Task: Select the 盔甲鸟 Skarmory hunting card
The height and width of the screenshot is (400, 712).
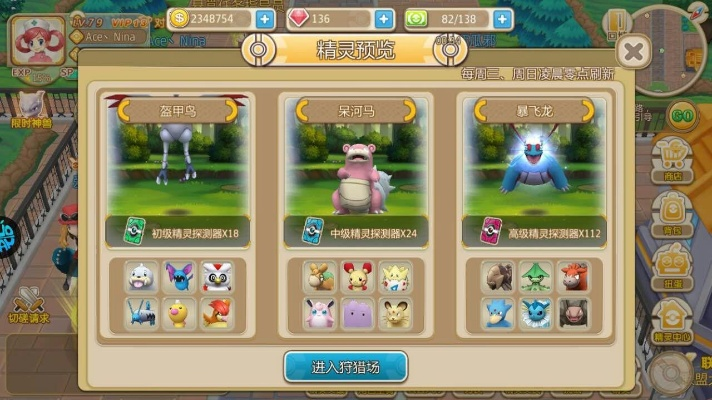Action: pos(178,170)
